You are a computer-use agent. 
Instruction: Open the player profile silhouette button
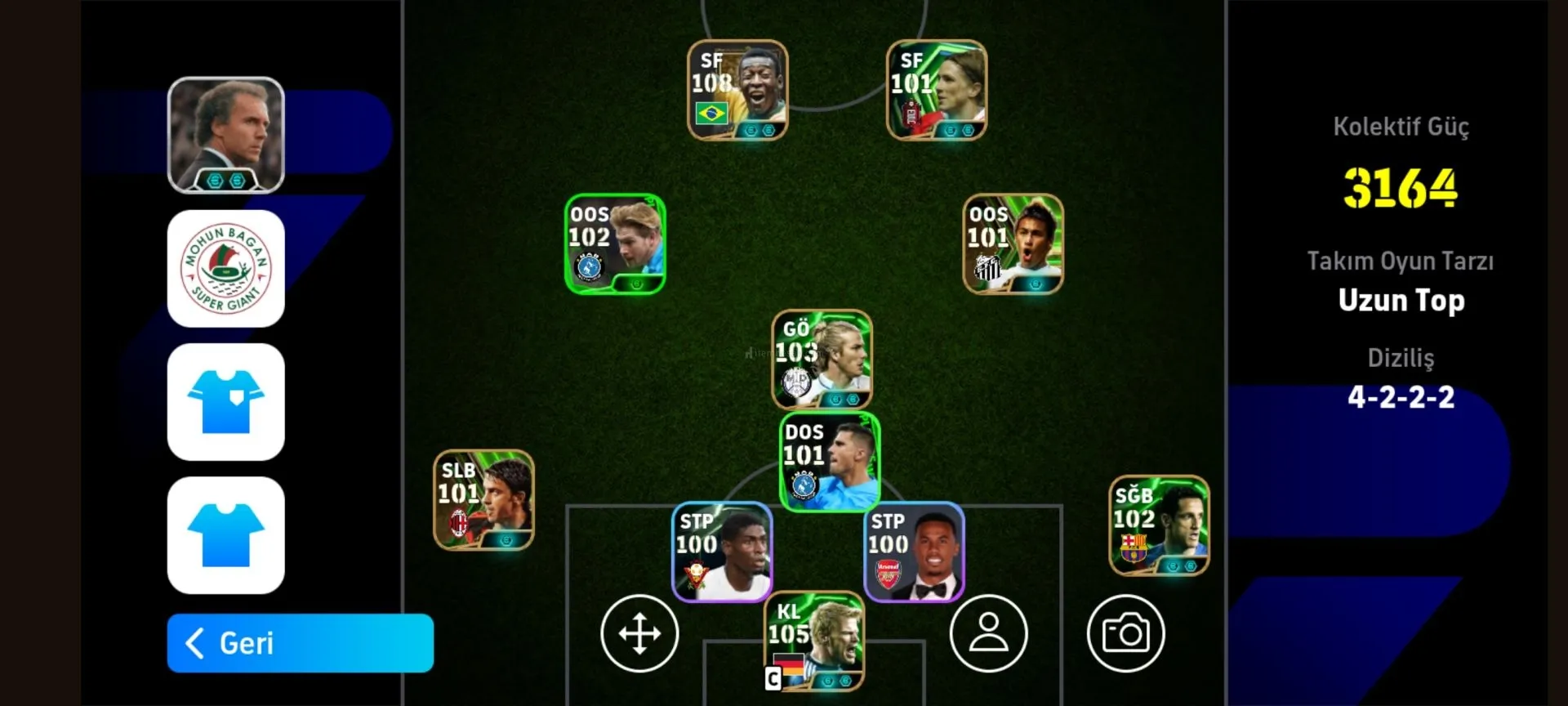988,633
